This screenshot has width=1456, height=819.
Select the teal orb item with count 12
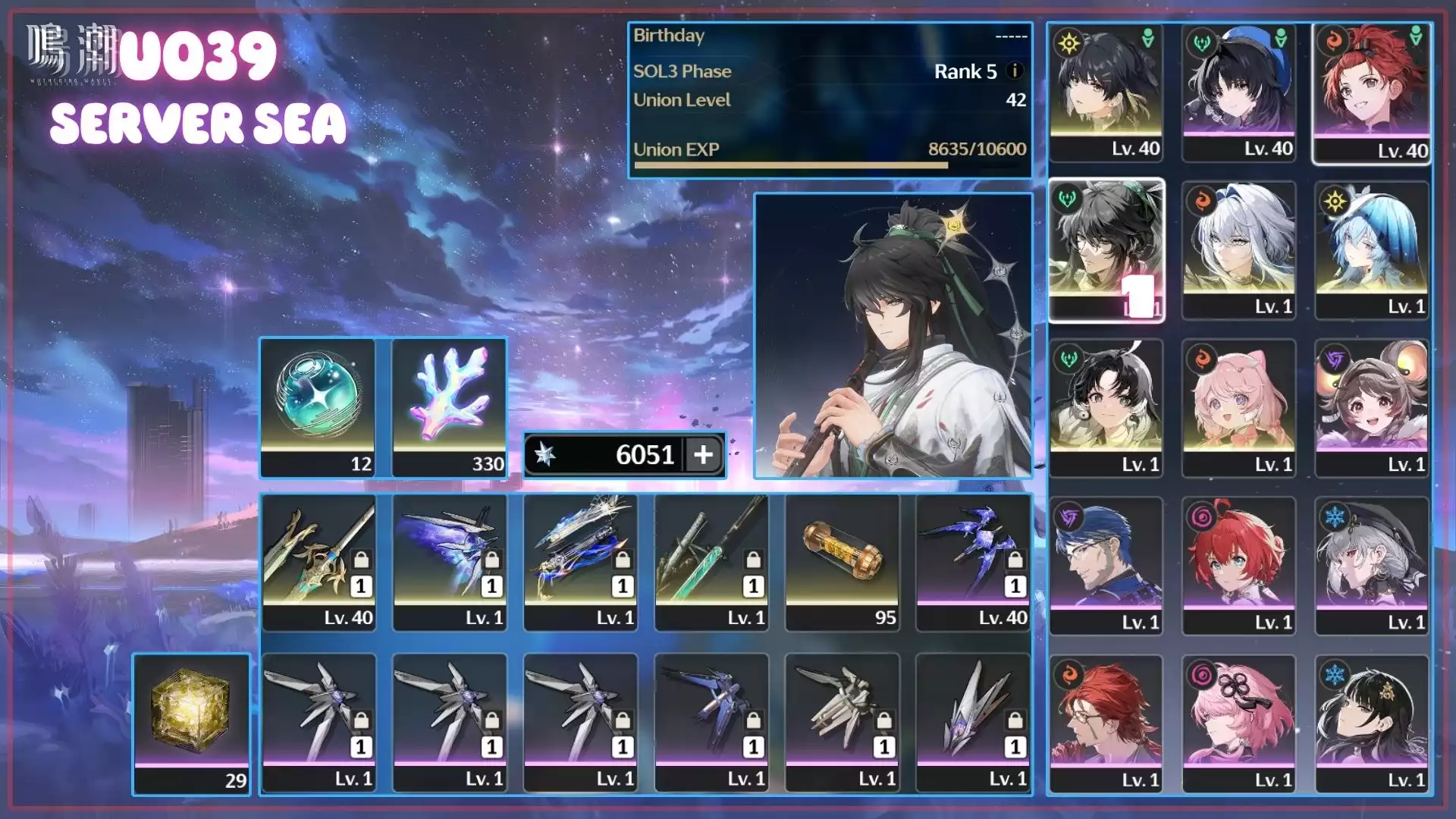(x=318, y=407)
